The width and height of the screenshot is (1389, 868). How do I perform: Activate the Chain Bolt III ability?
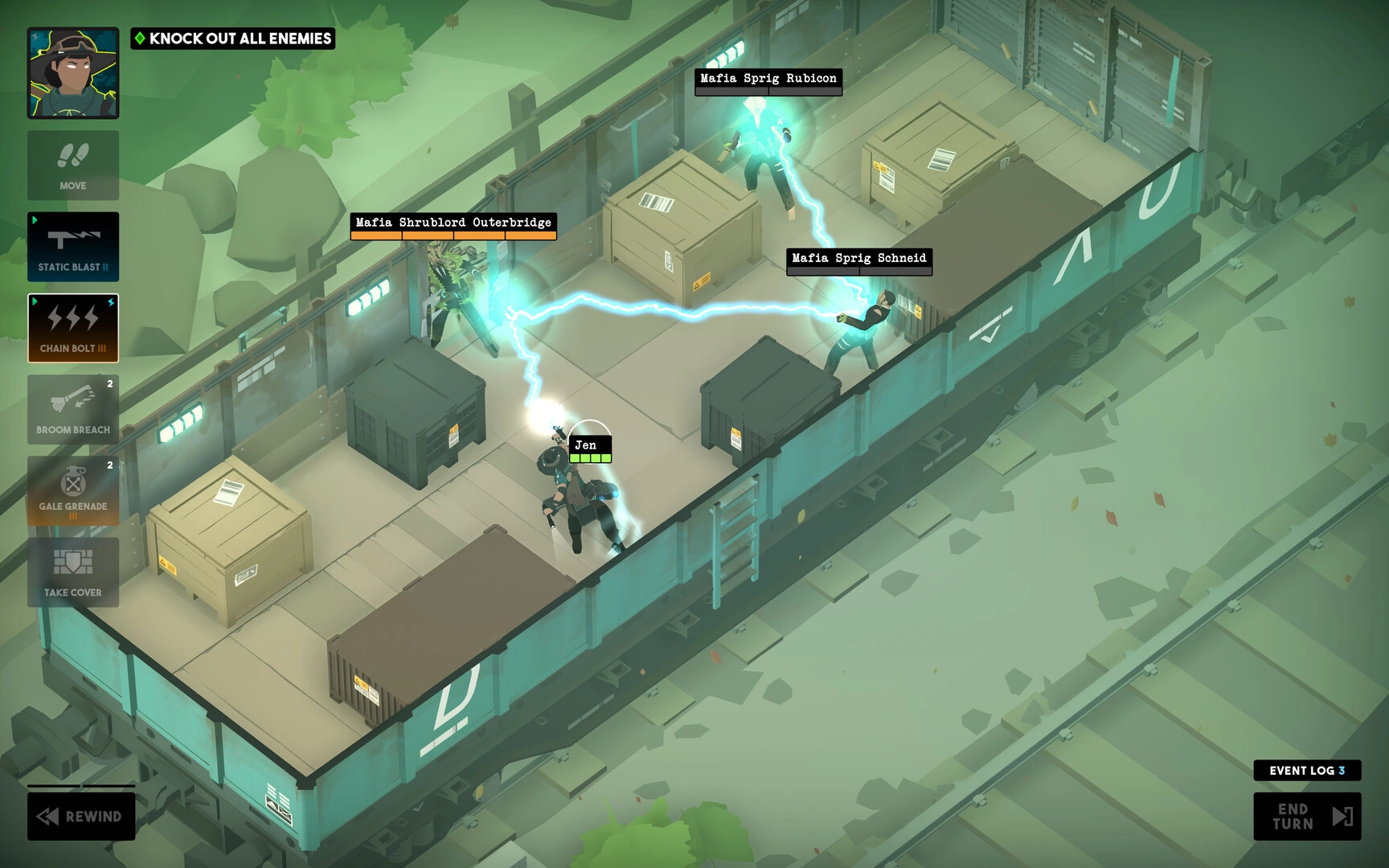tap(73, 328)
